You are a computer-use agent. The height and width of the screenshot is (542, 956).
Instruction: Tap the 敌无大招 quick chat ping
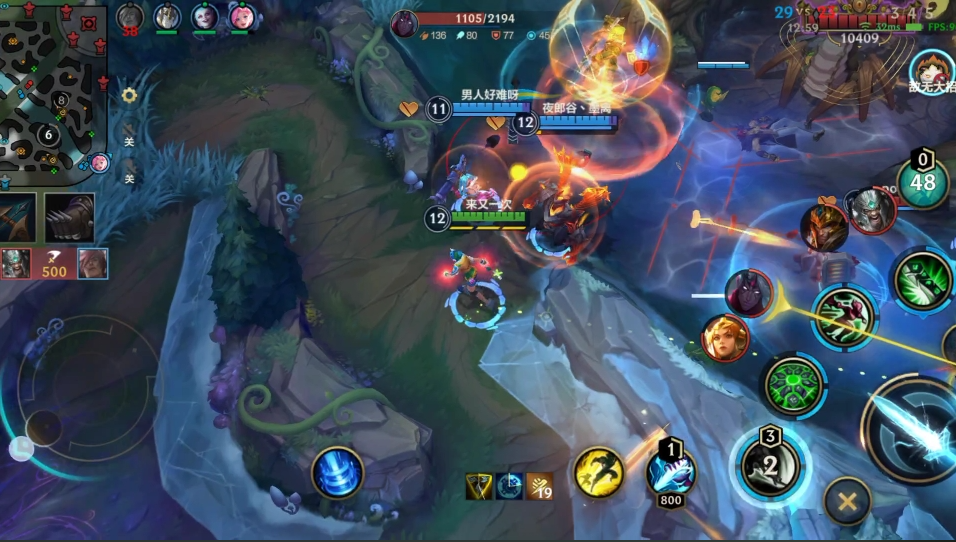click(x=931, y=70)
